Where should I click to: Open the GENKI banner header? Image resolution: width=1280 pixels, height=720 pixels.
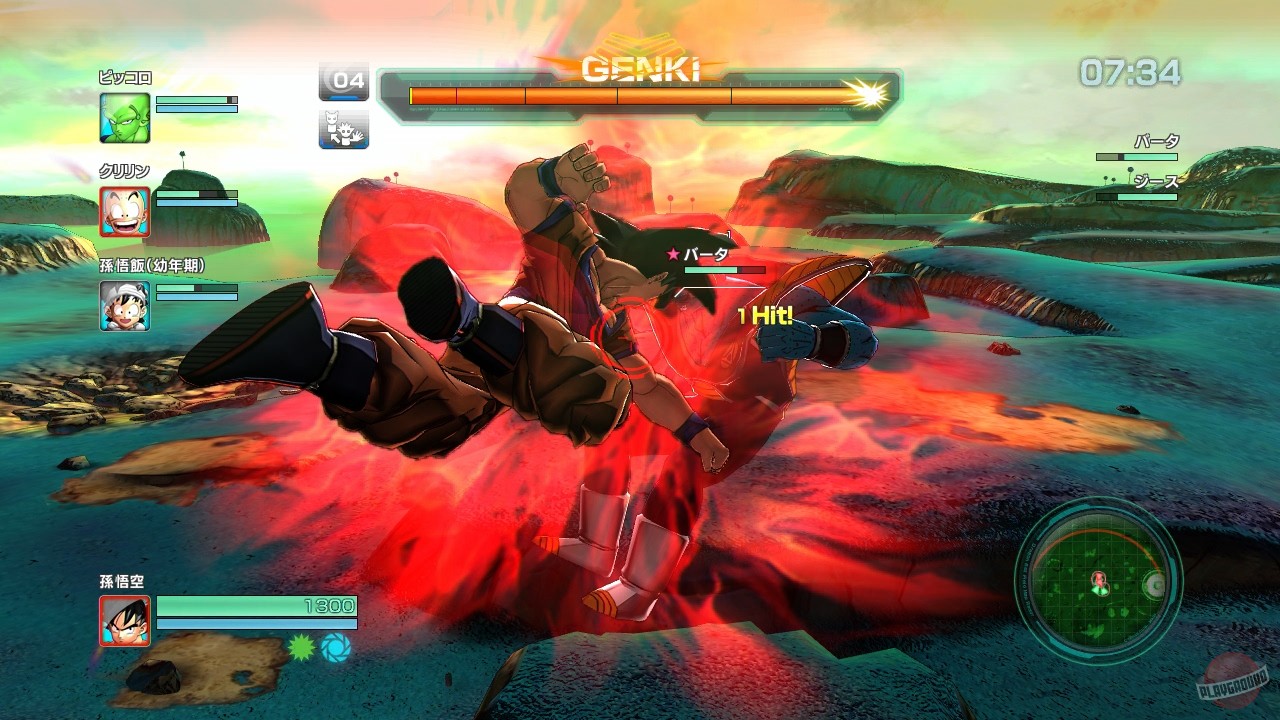pyautogui.click(x=640, y=68)
